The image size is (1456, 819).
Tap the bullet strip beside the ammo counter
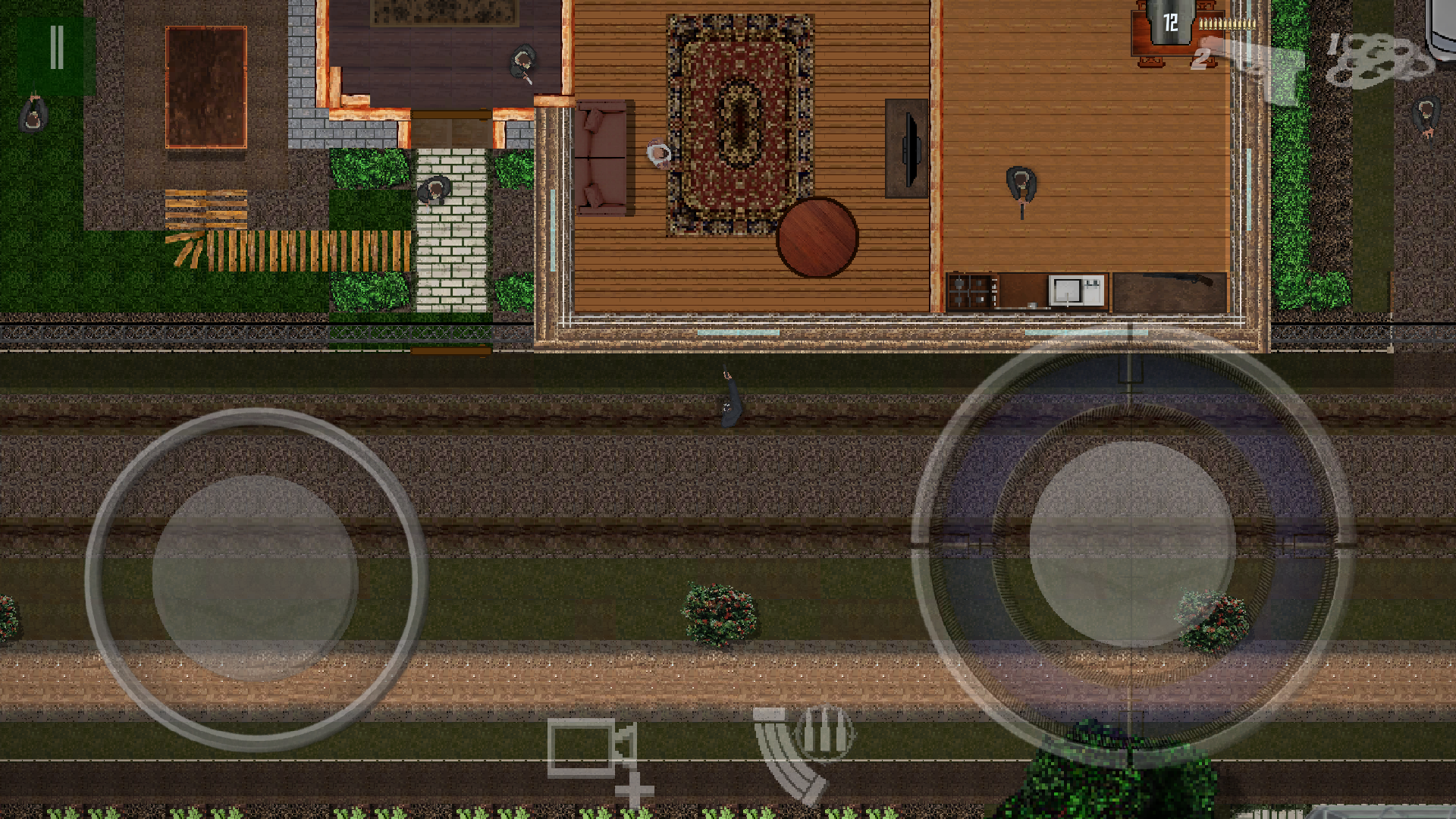click(x=1228, y=24)
